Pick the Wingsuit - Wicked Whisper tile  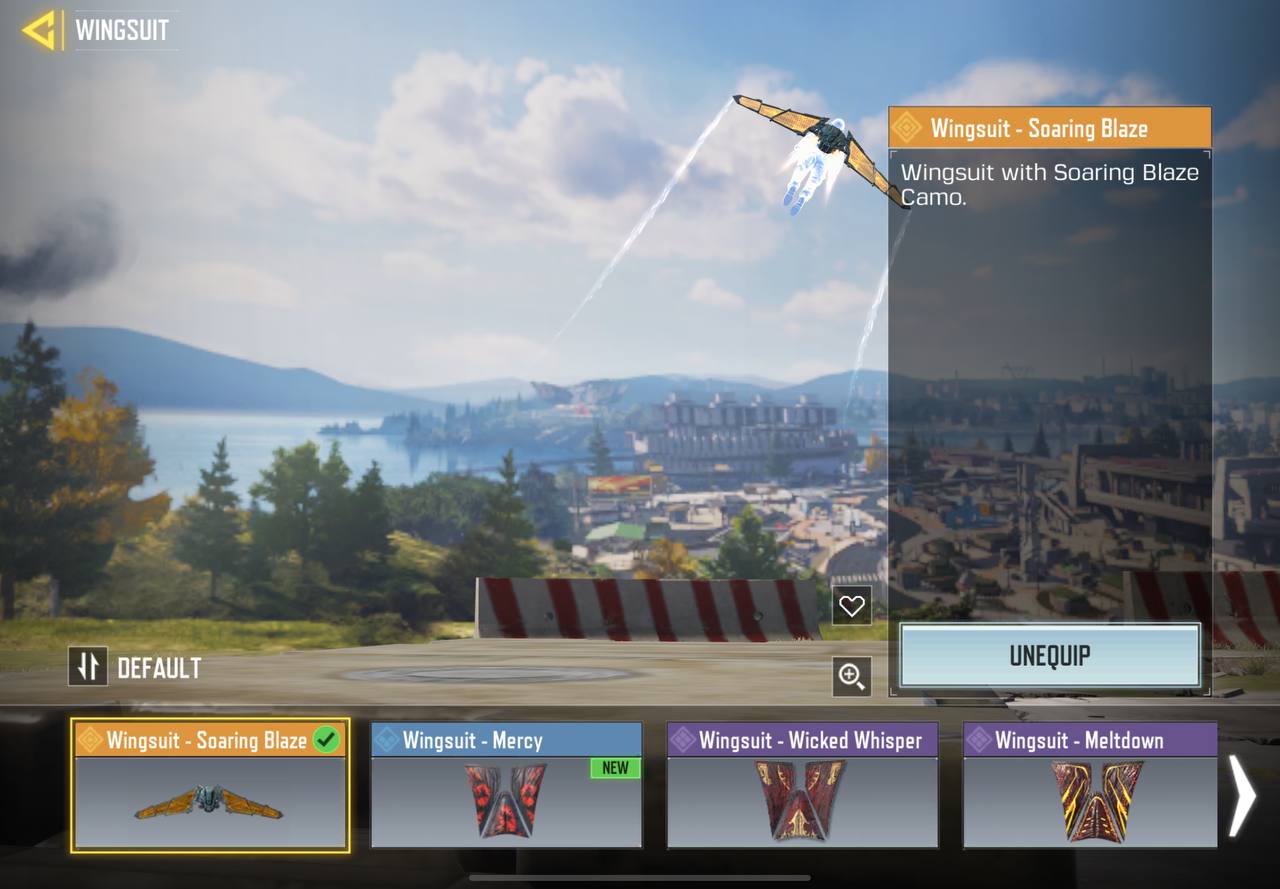pos(802,786)
